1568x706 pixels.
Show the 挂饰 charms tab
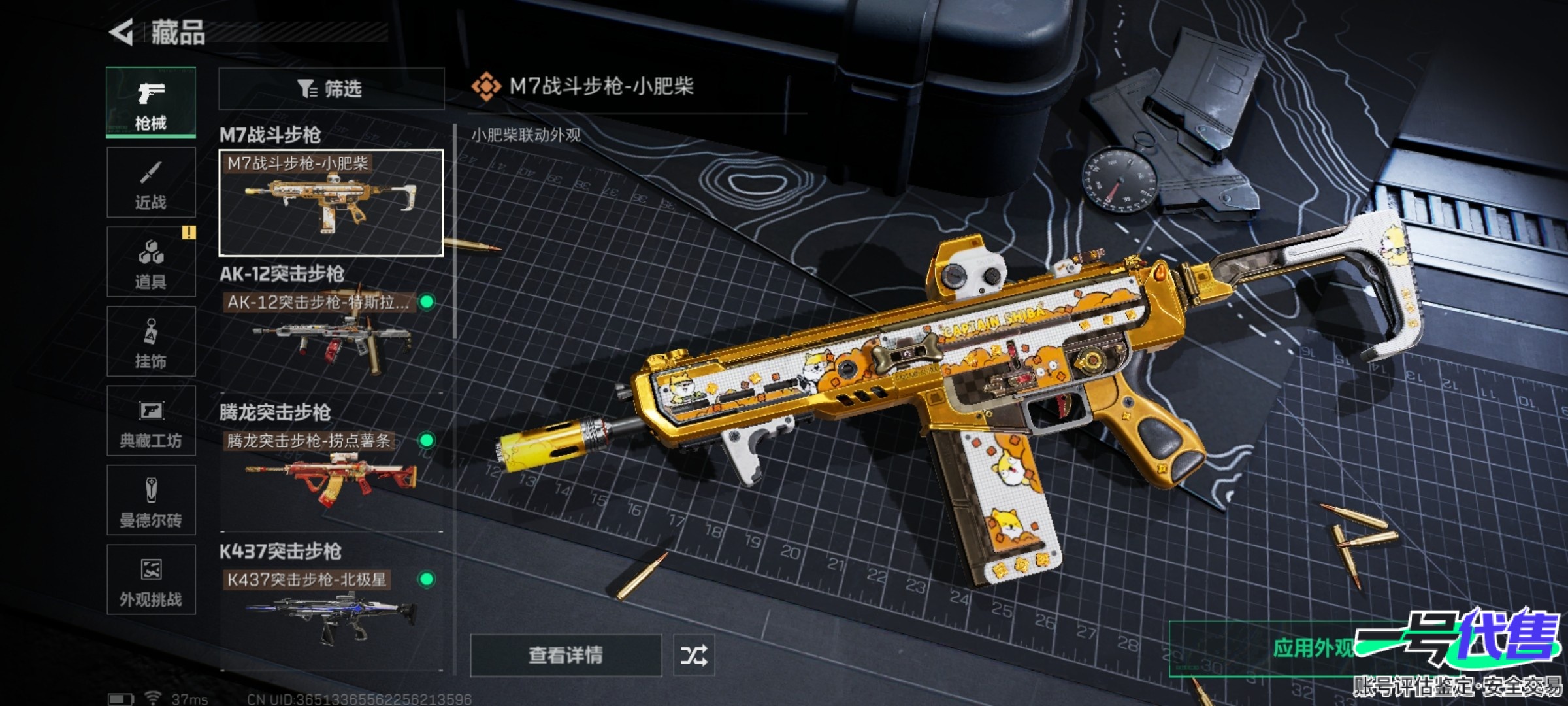[151, 341]
